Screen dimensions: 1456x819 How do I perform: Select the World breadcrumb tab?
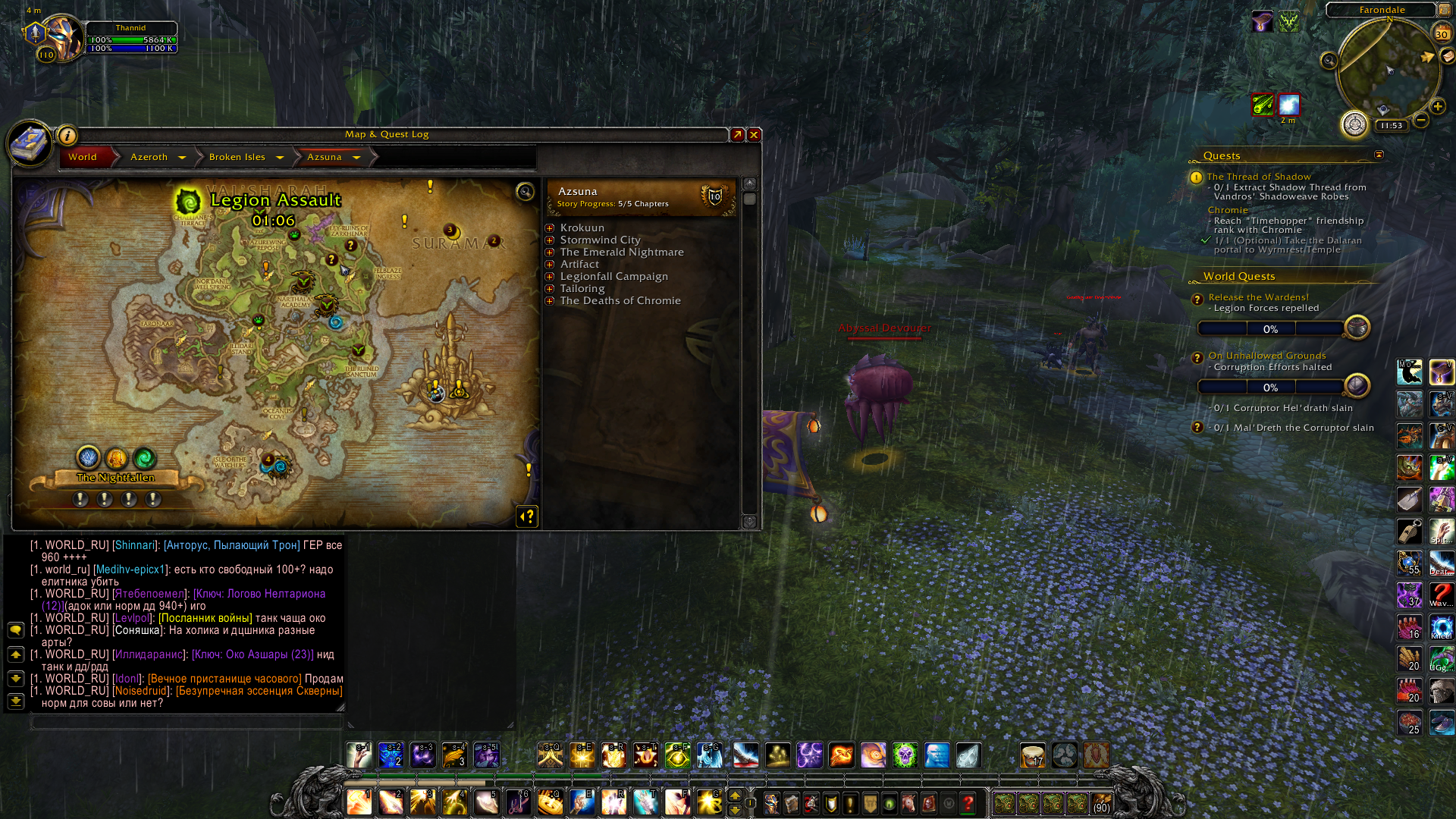tap(83, 157)
